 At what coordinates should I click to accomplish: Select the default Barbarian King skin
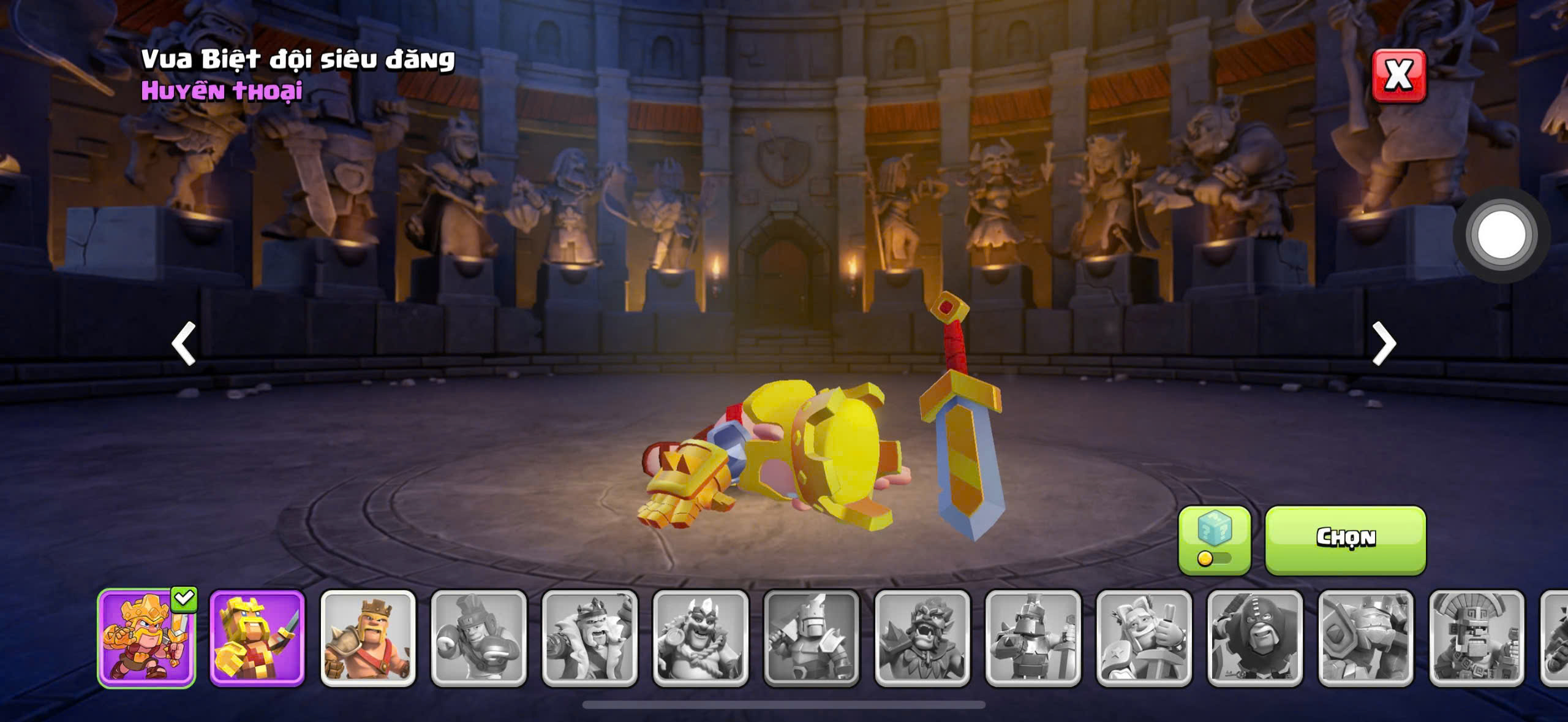click(x=368, y=638)
